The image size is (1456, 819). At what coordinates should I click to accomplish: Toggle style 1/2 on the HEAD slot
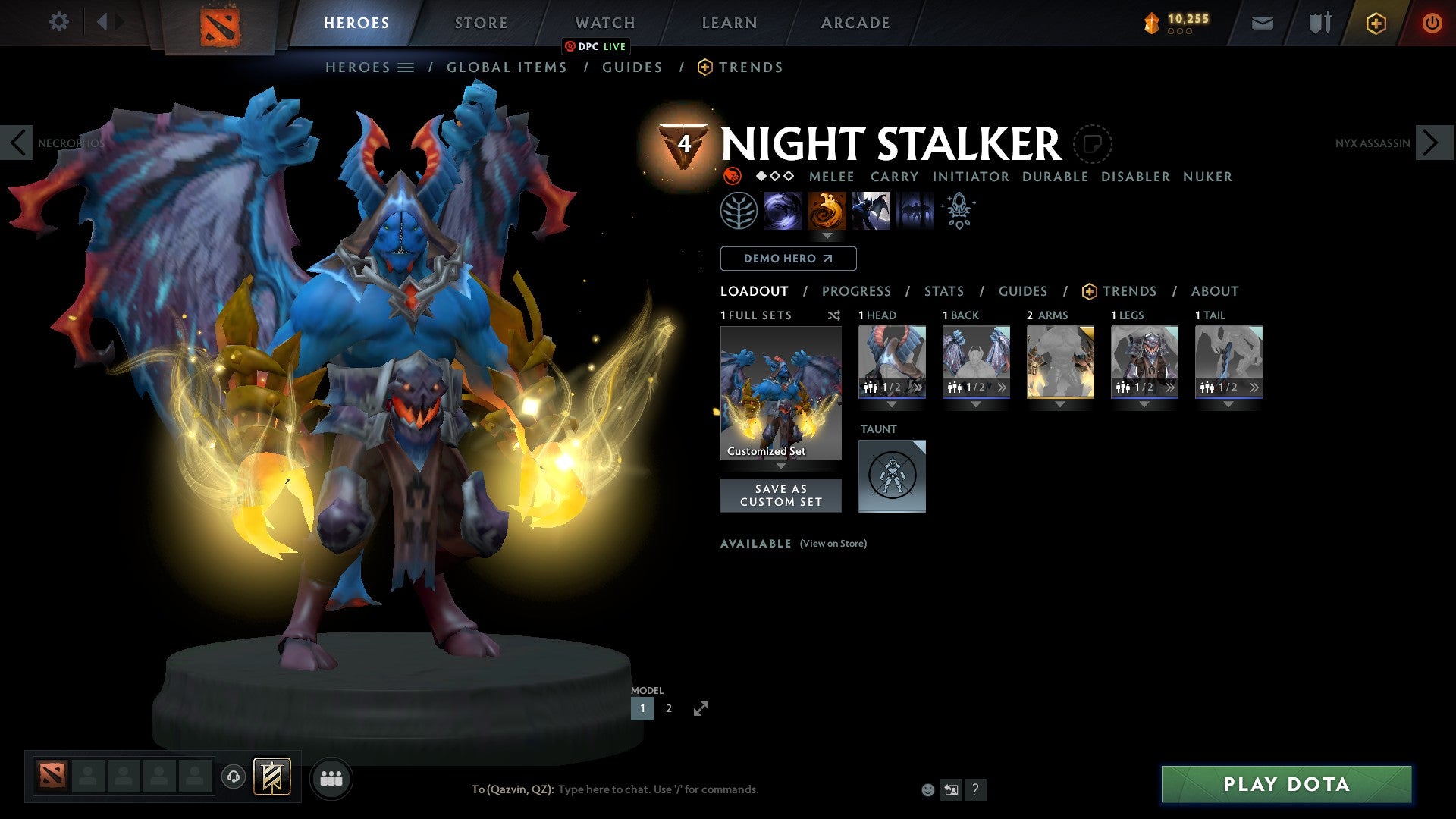[x=893, y=387]
